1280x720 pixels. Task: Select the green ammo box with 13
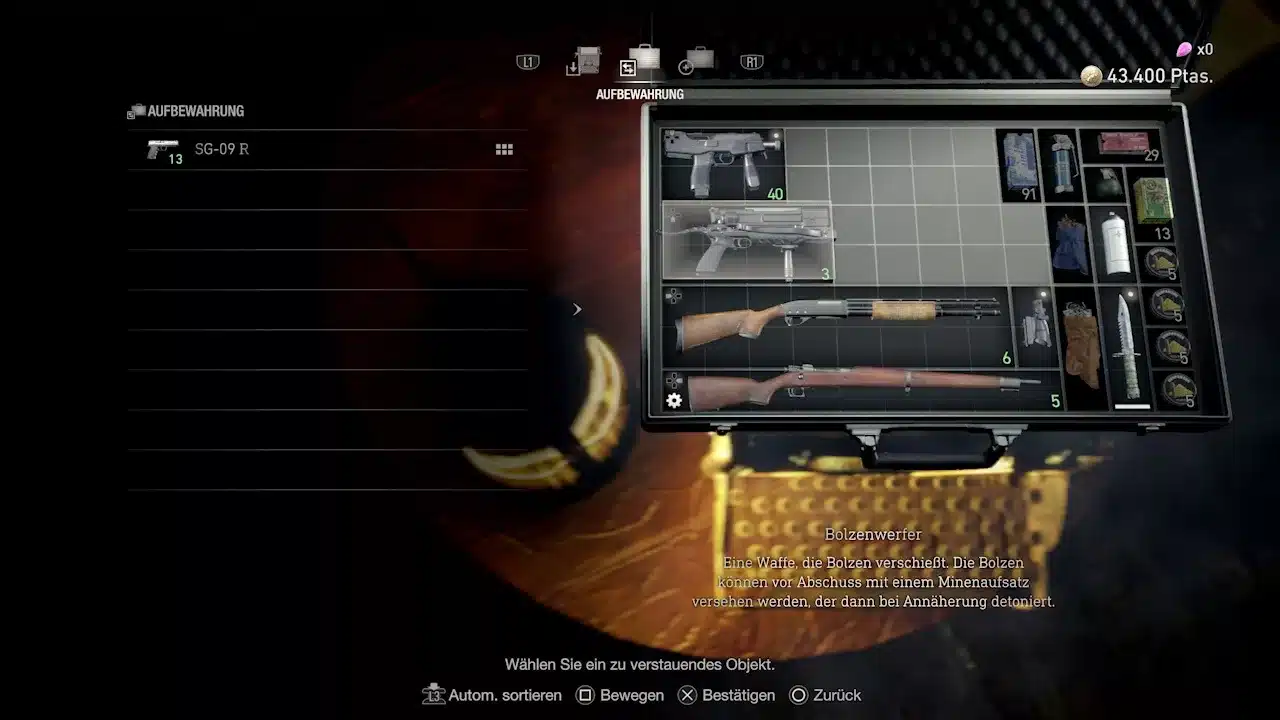click(x=1153, y=205)
